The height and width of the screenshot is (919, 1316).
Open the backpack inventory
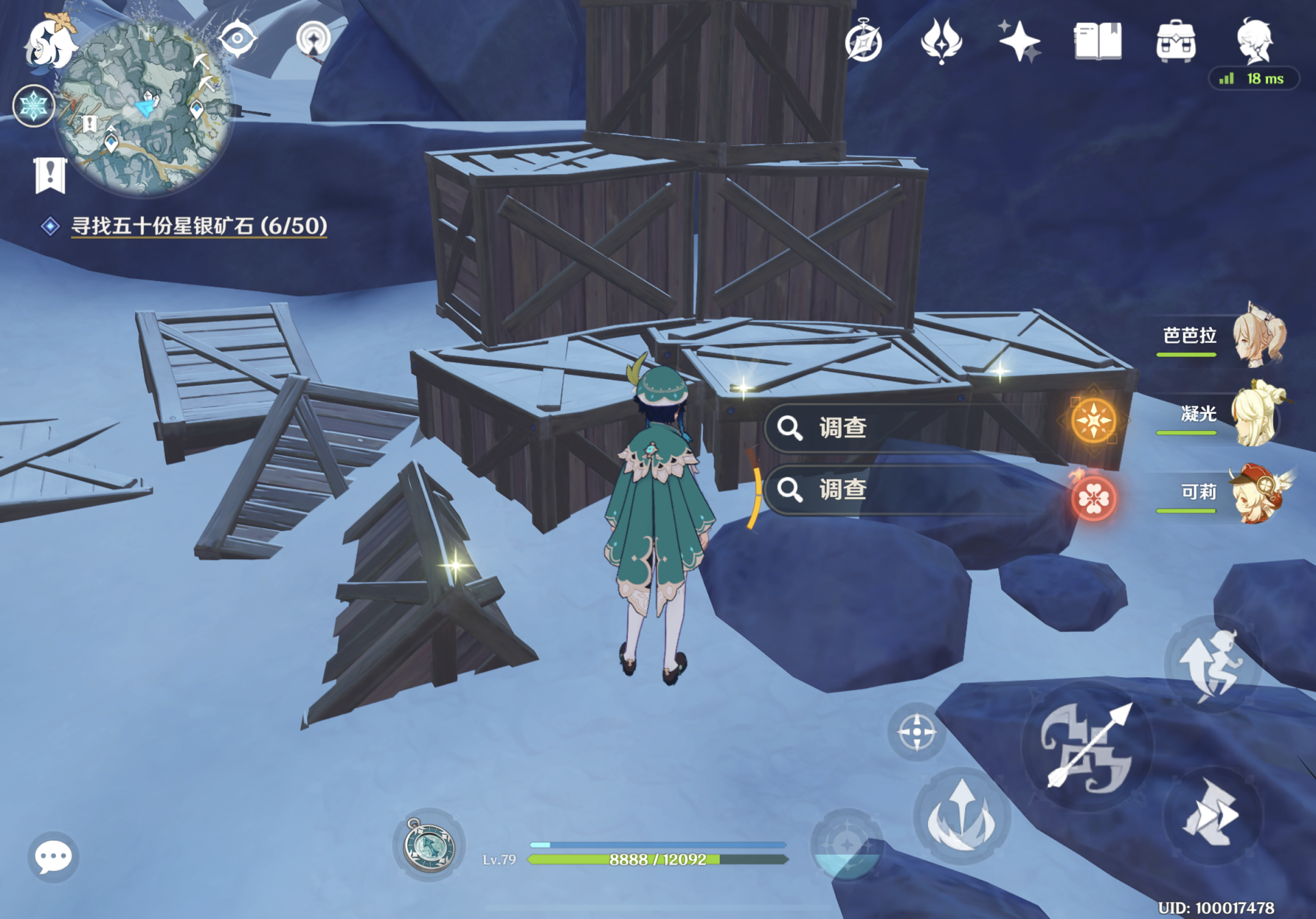1175,41
